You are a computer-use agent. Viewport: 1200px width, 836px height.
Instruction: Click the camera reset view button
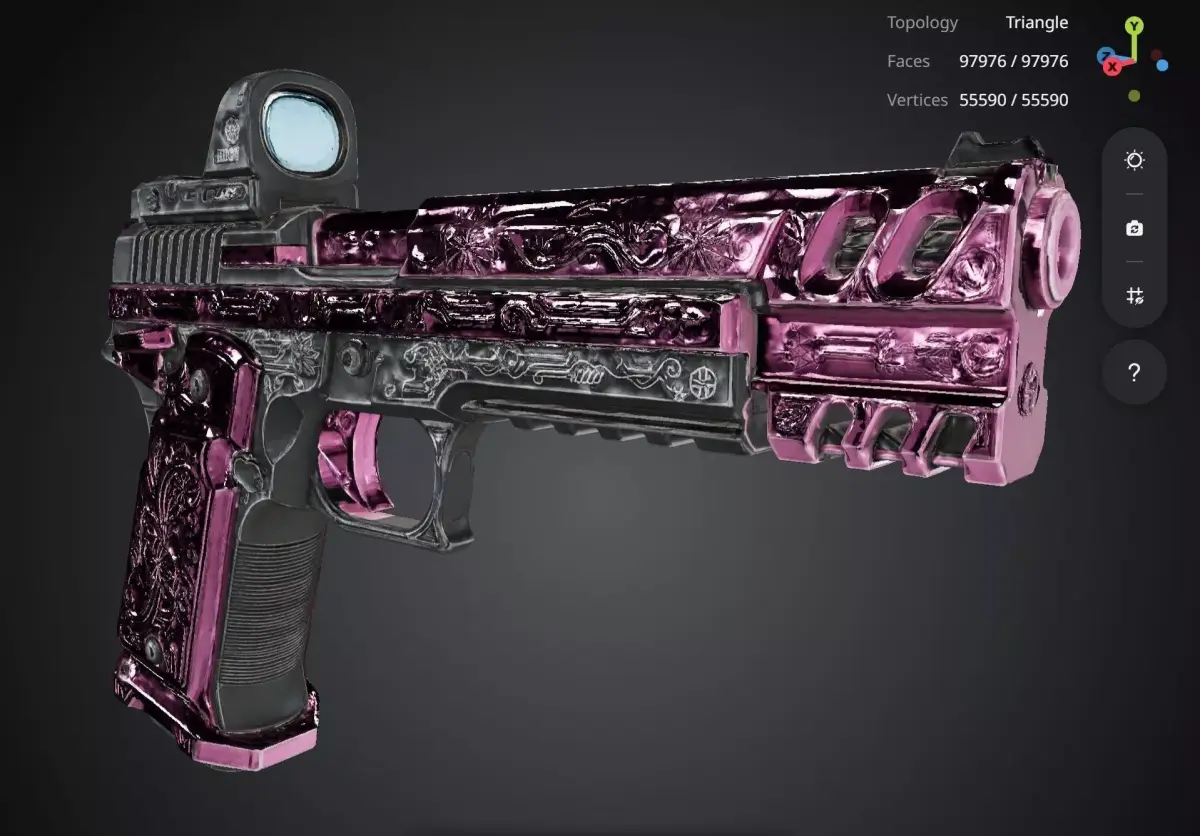point(1134,229)
